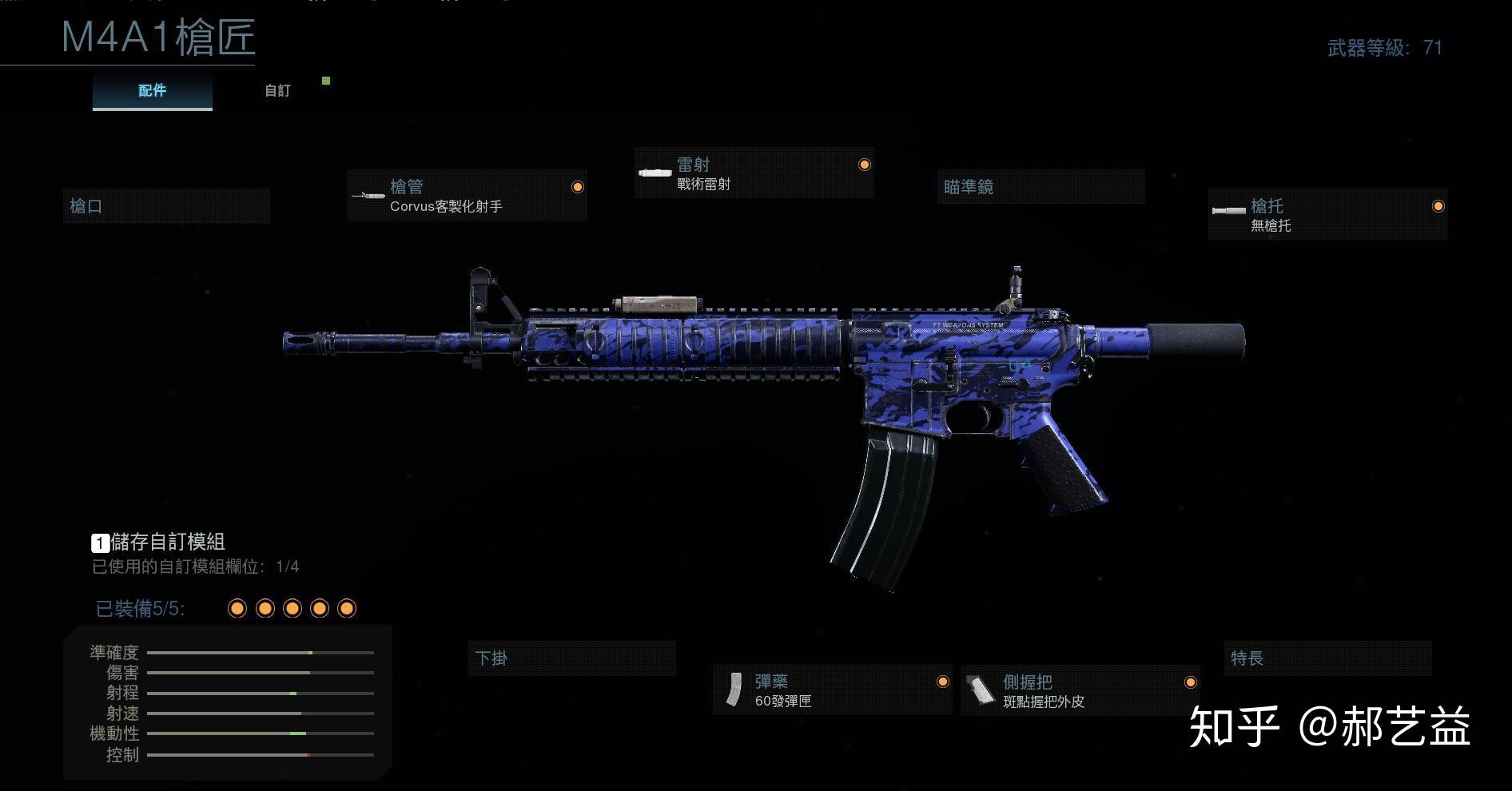
Task: Click the green indicator above the 自訂 tab
Action: pos(325,81)
